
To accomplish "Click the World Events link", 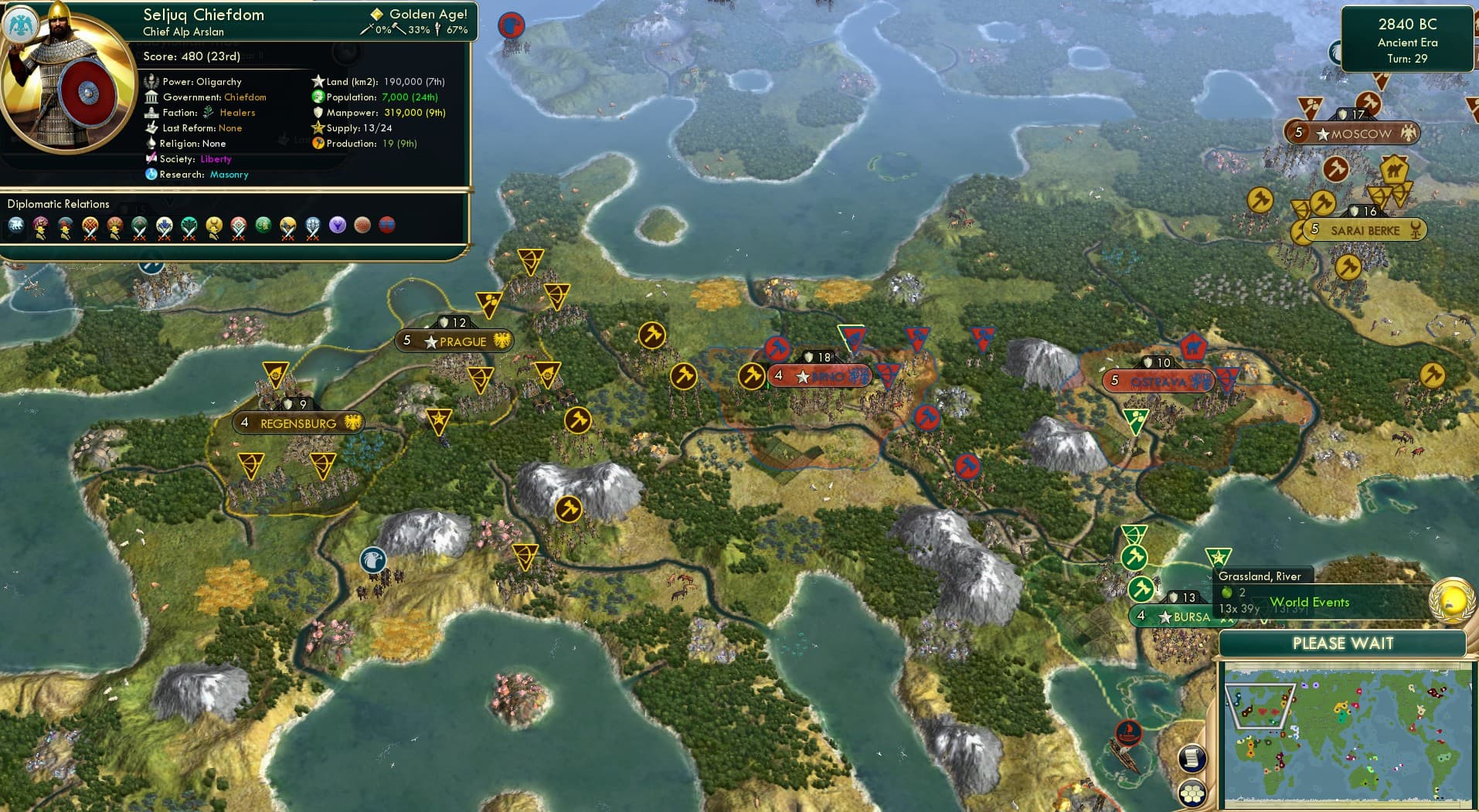I will (x=1310, y=602).
